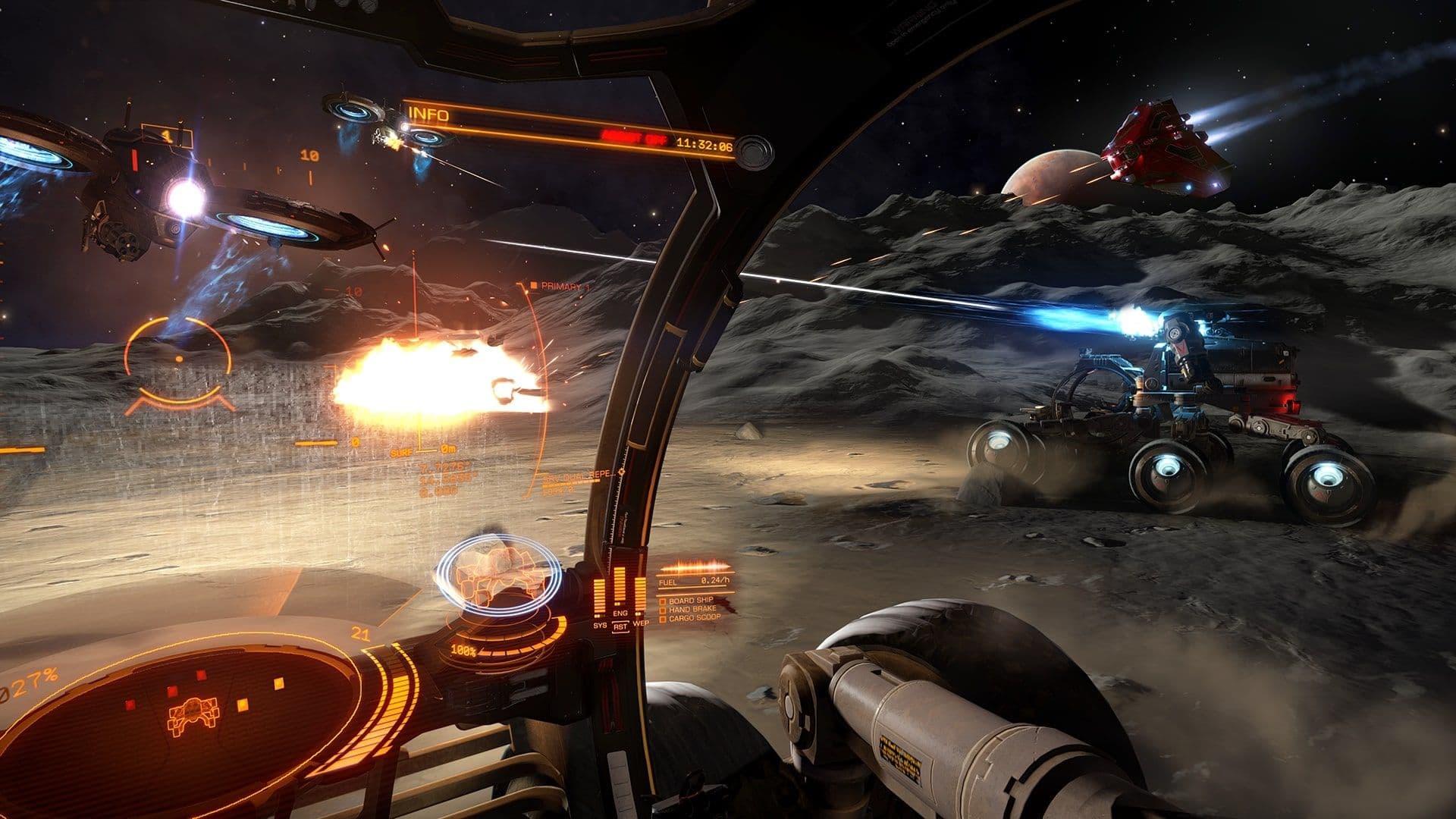Screen dimensions: 1456x819
Task: Enable the HAND BRAKE checkbox
Action: (x=664, y=610)
